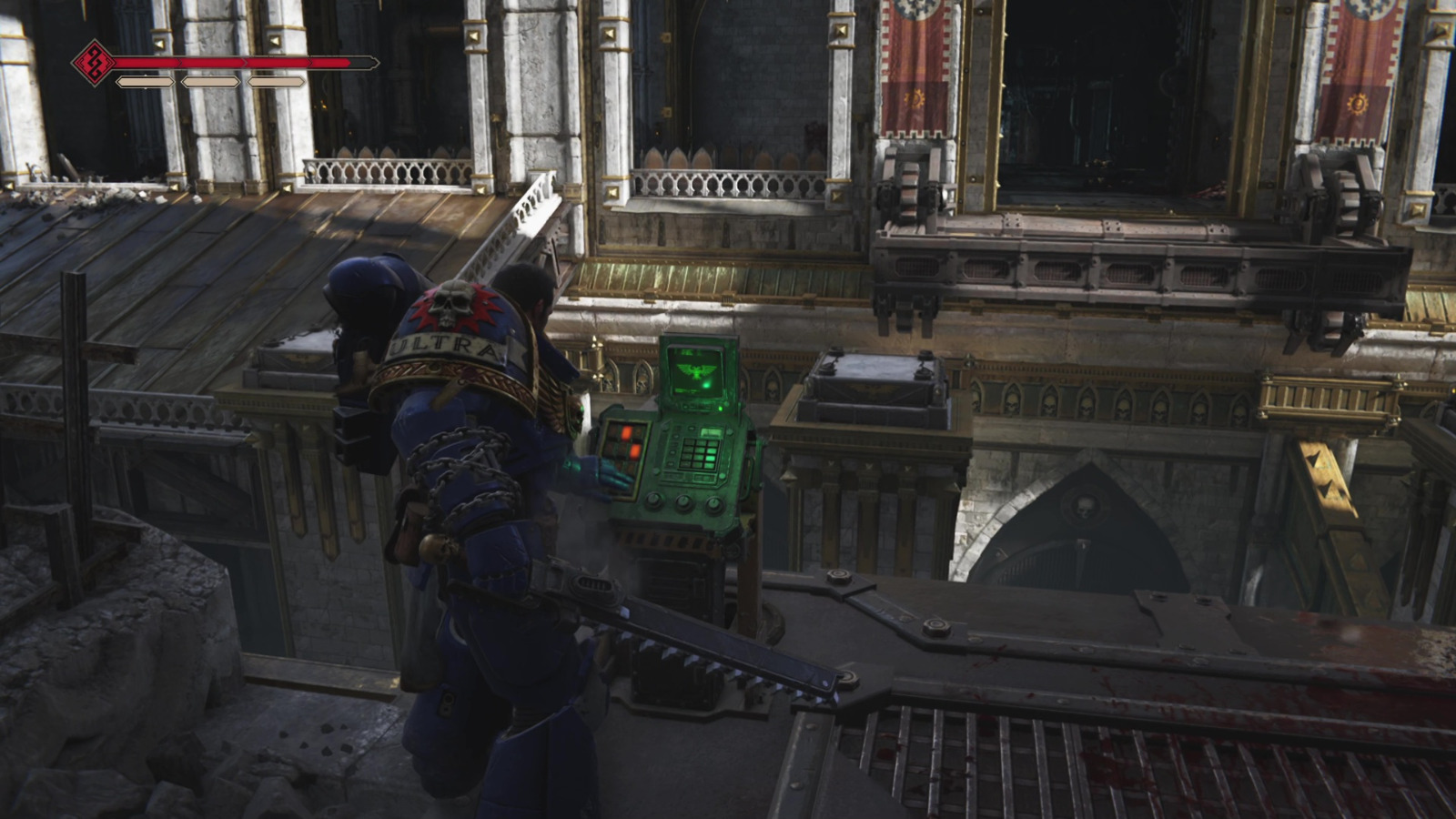Toggle the glowing green key on the cogitator keypad

710,459
